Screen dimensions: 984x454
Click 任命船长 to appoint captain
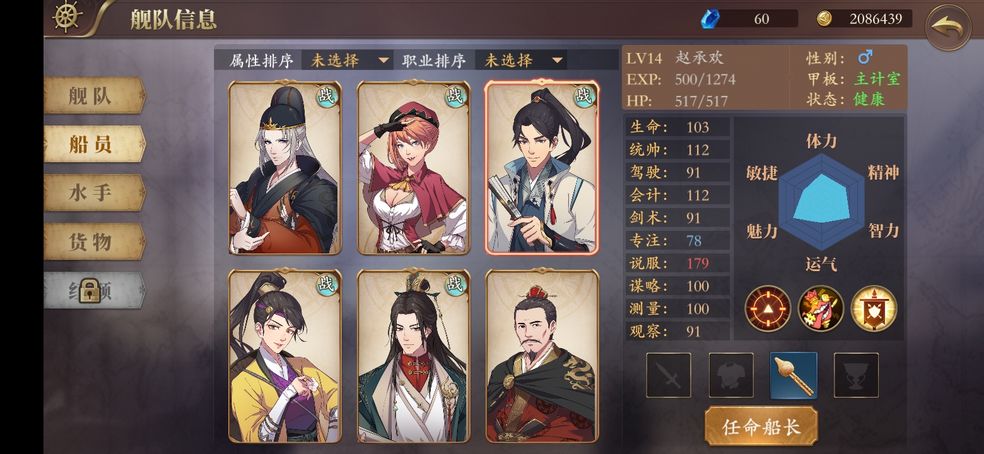click(761, 426)
